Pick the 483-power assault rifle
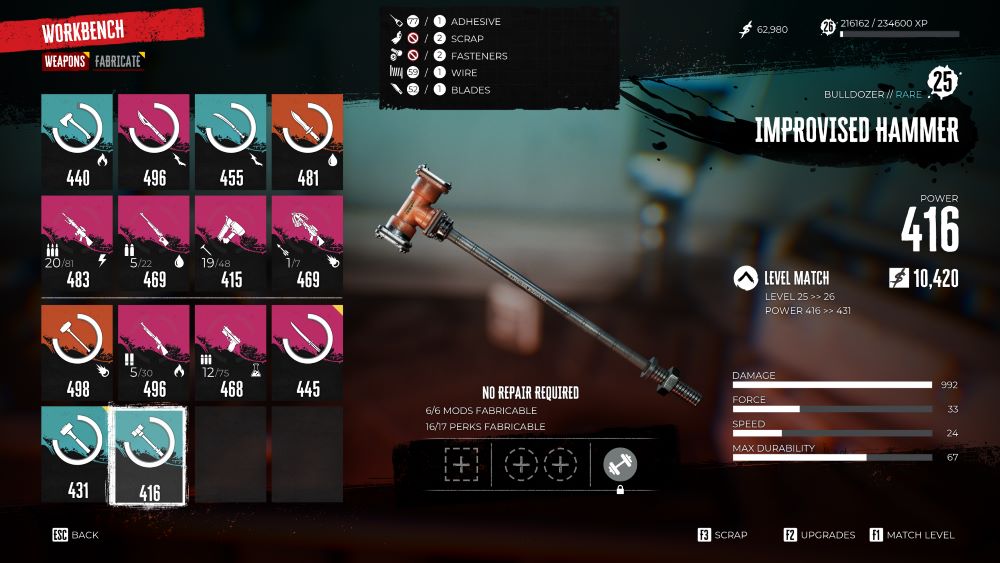 (x=78, y=243)
